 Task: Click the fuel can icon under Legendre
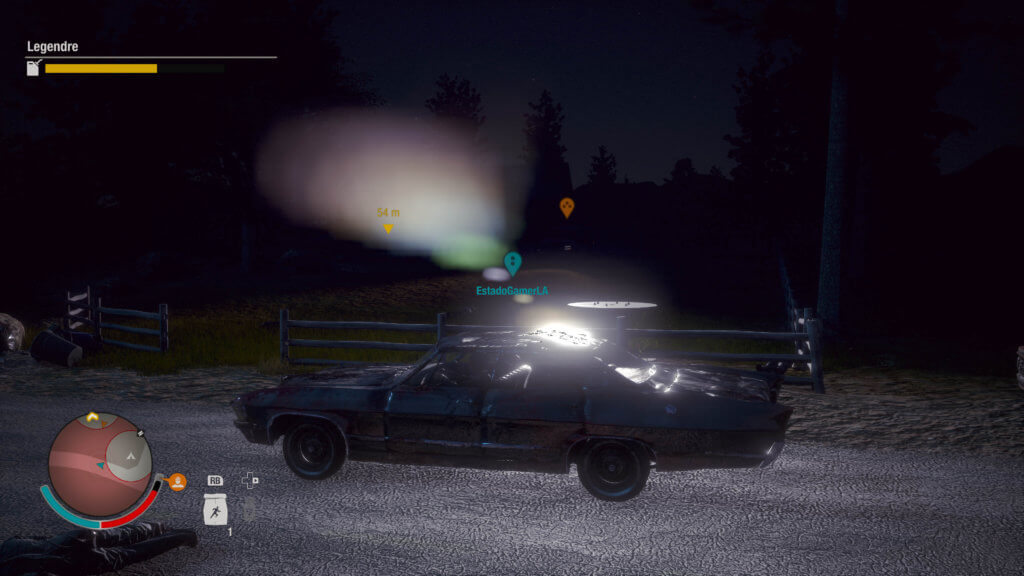[33, 68]
